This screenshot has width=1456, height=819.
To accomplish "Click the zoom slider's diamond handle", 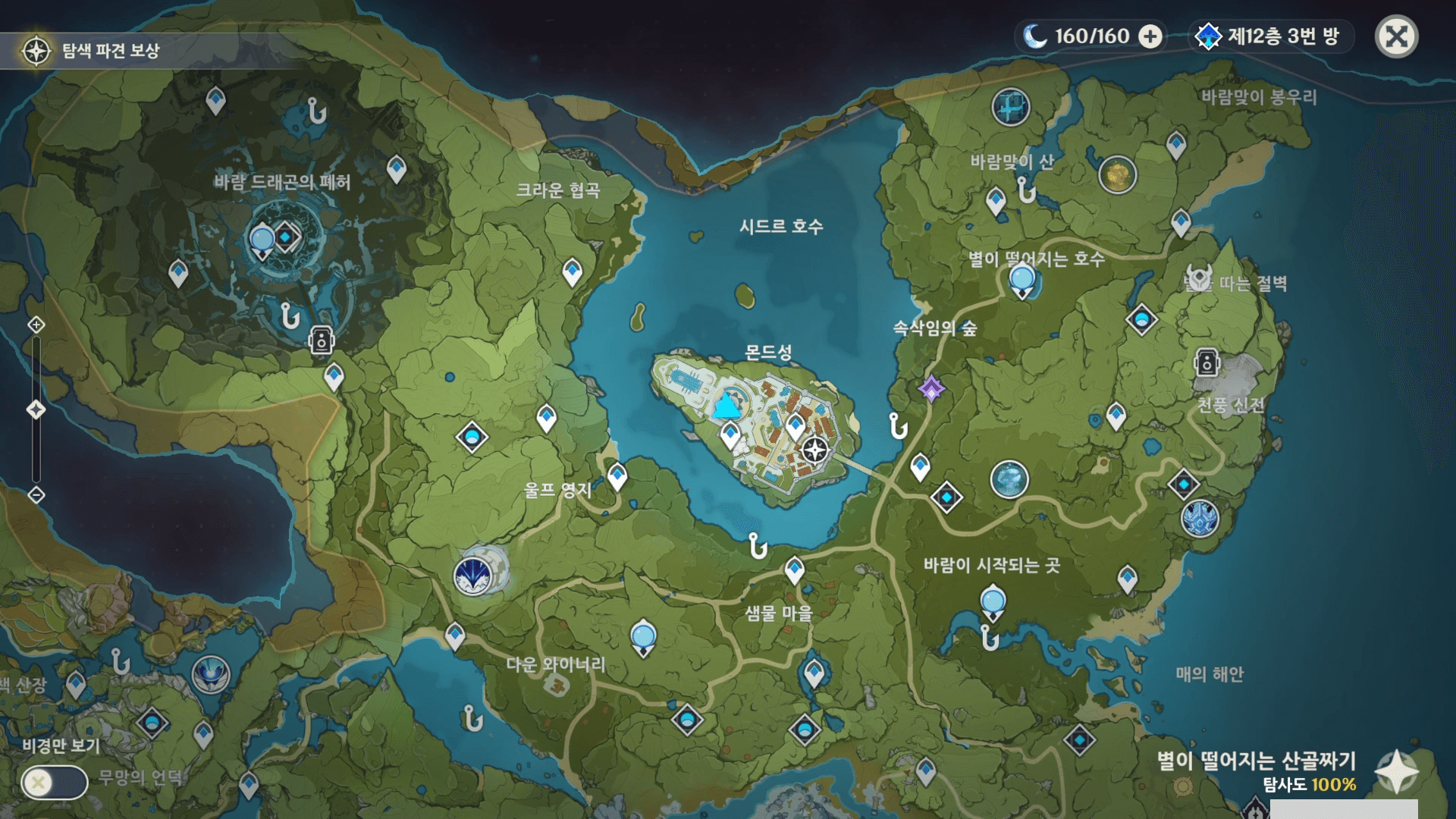I will (x=36, y=410).
